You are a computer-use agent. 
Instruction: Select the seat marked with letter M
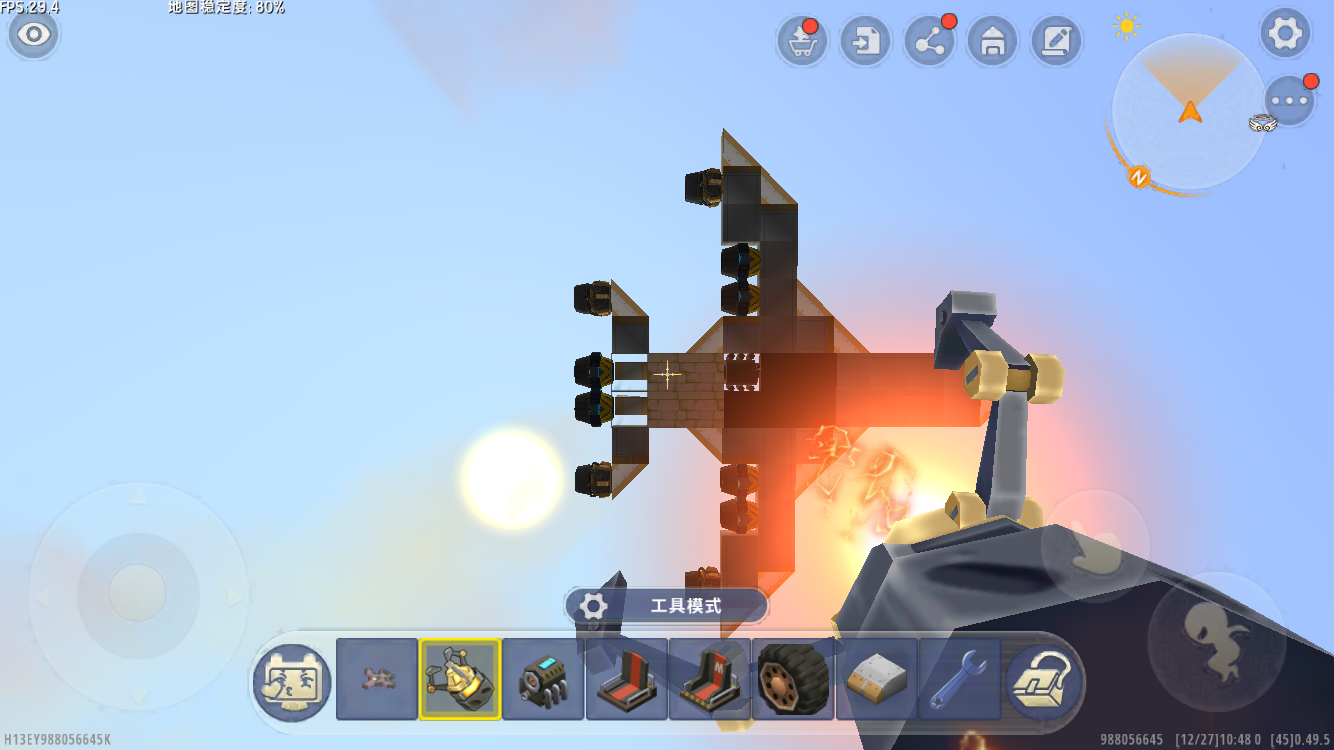(710, 679)
